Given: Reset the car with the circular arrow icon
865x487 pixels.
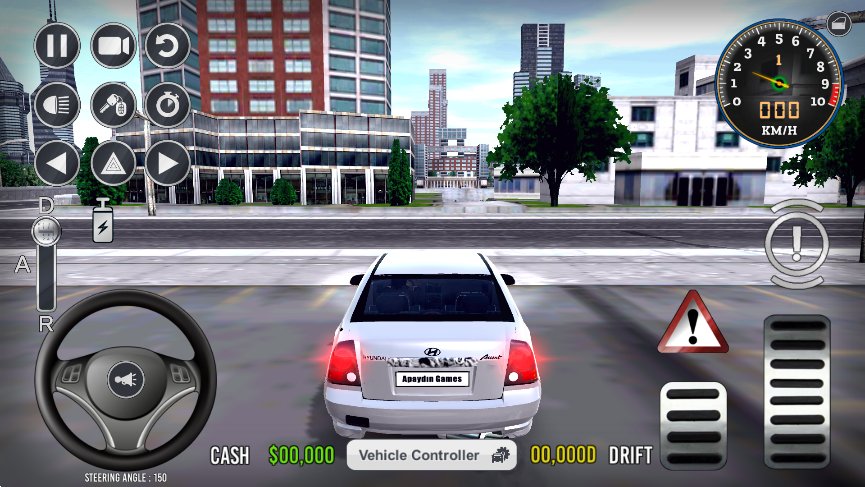Looking at the screenshot, I should pyautogui.click(x=167, y=45).
